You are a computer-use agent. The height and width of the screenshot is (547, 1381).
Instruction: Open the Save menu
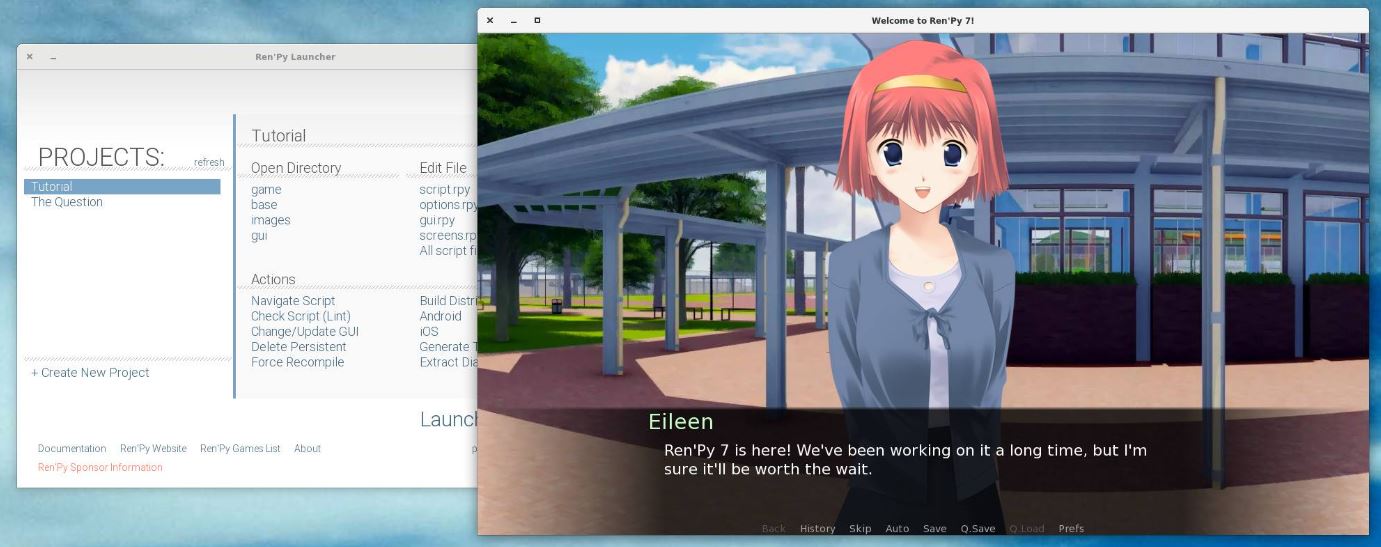[x=935, y=529]
